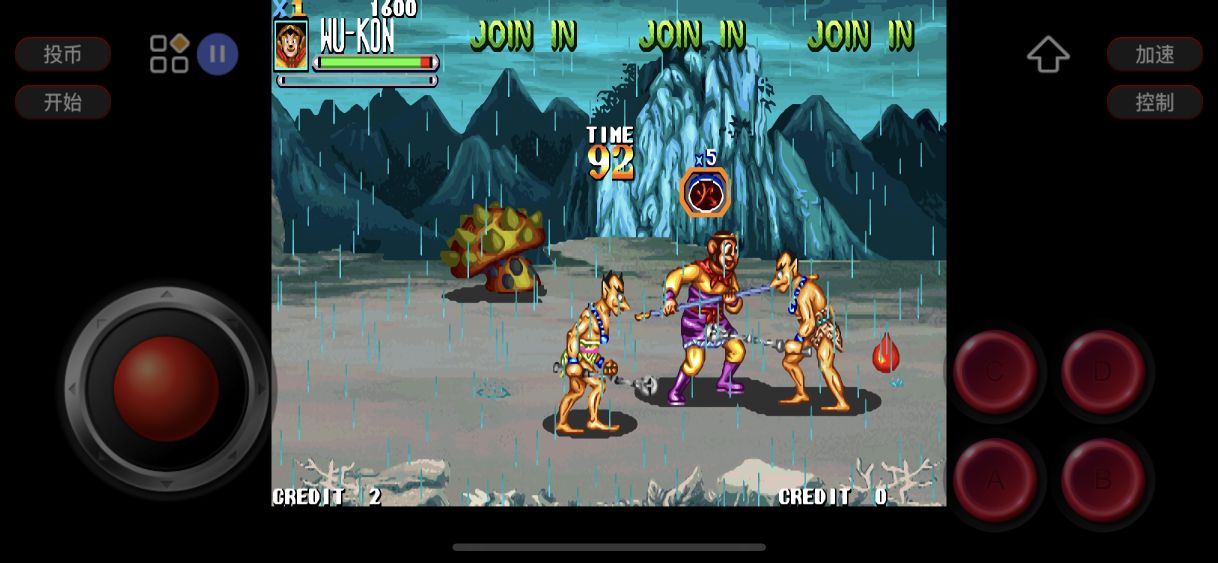The width and height of the screenshot is (1218, 563).
Task: Tap the 投币 insert coin button
Action: (x=62, y=54)
